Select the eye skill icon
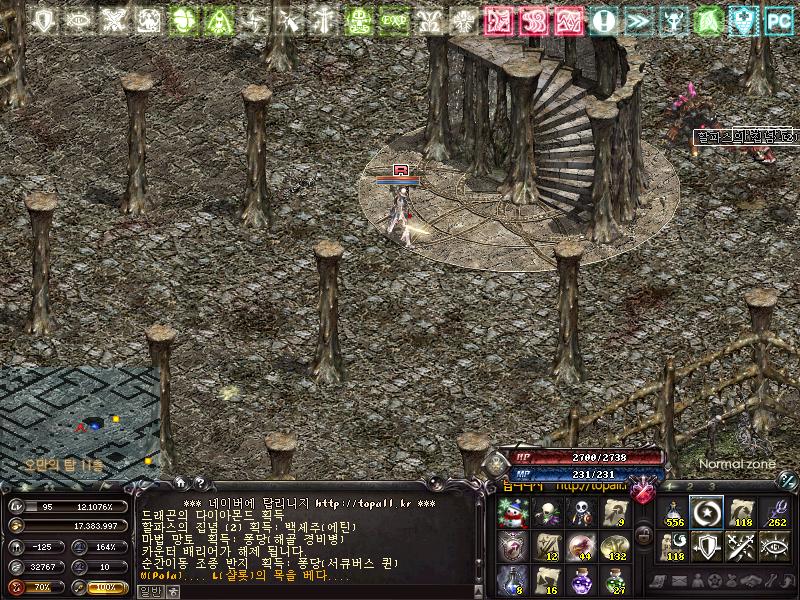 pos(774,546)
